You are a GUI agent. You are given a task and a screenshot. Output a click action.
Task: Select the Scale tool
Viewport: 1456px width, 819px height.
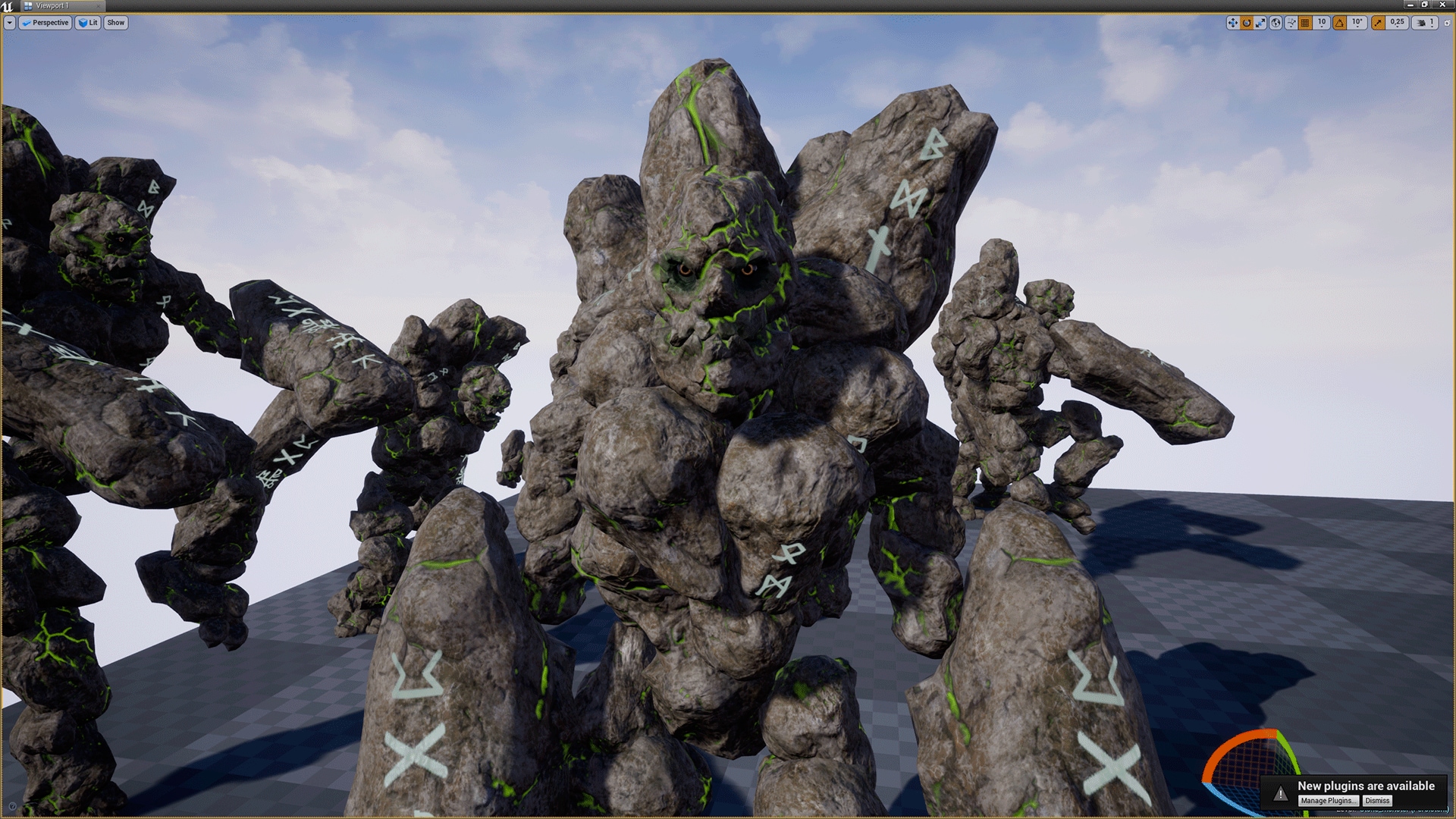point(1260,23)
